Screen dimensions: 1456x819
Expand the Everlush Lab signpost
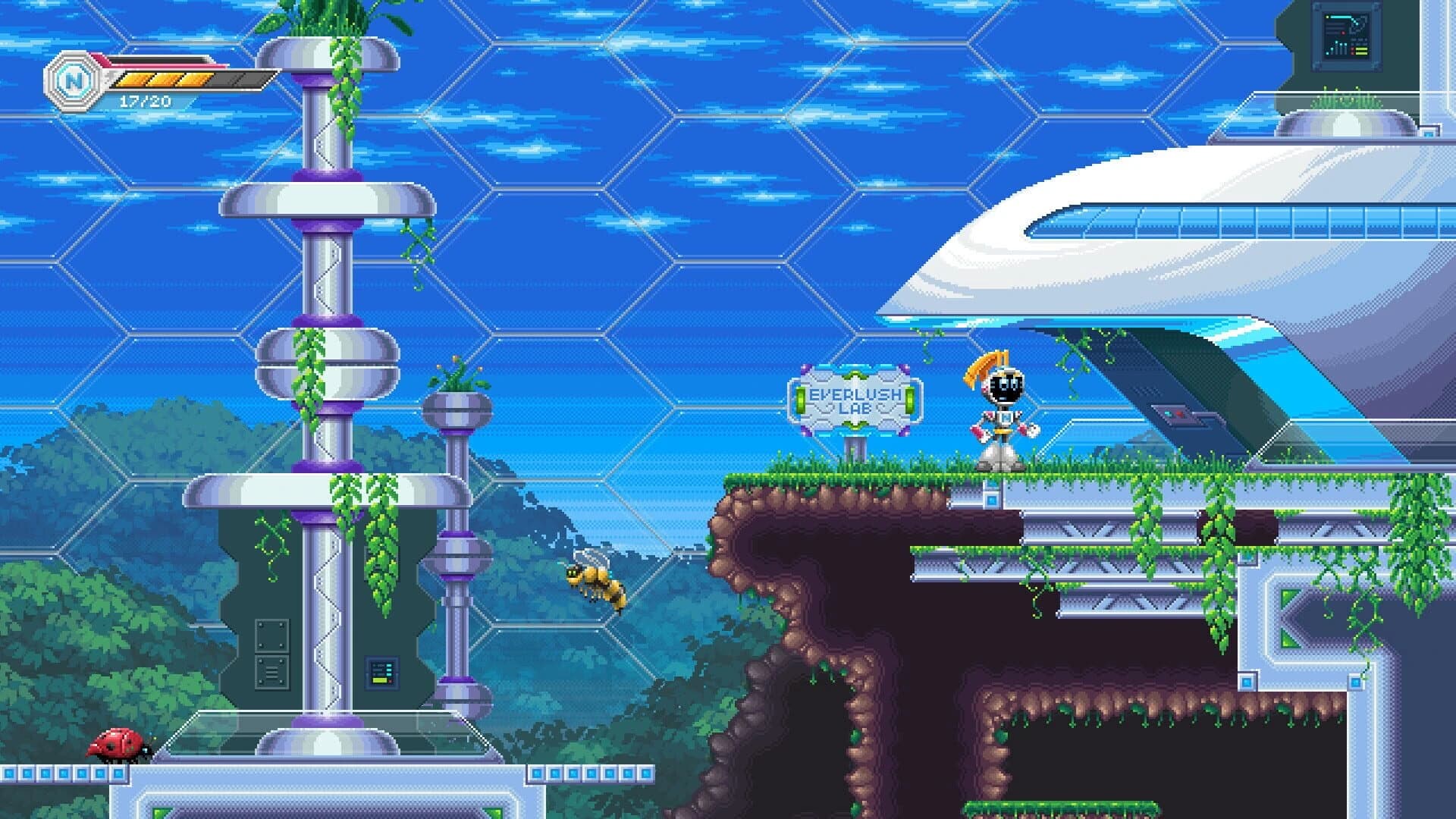[x=855, y=402]
